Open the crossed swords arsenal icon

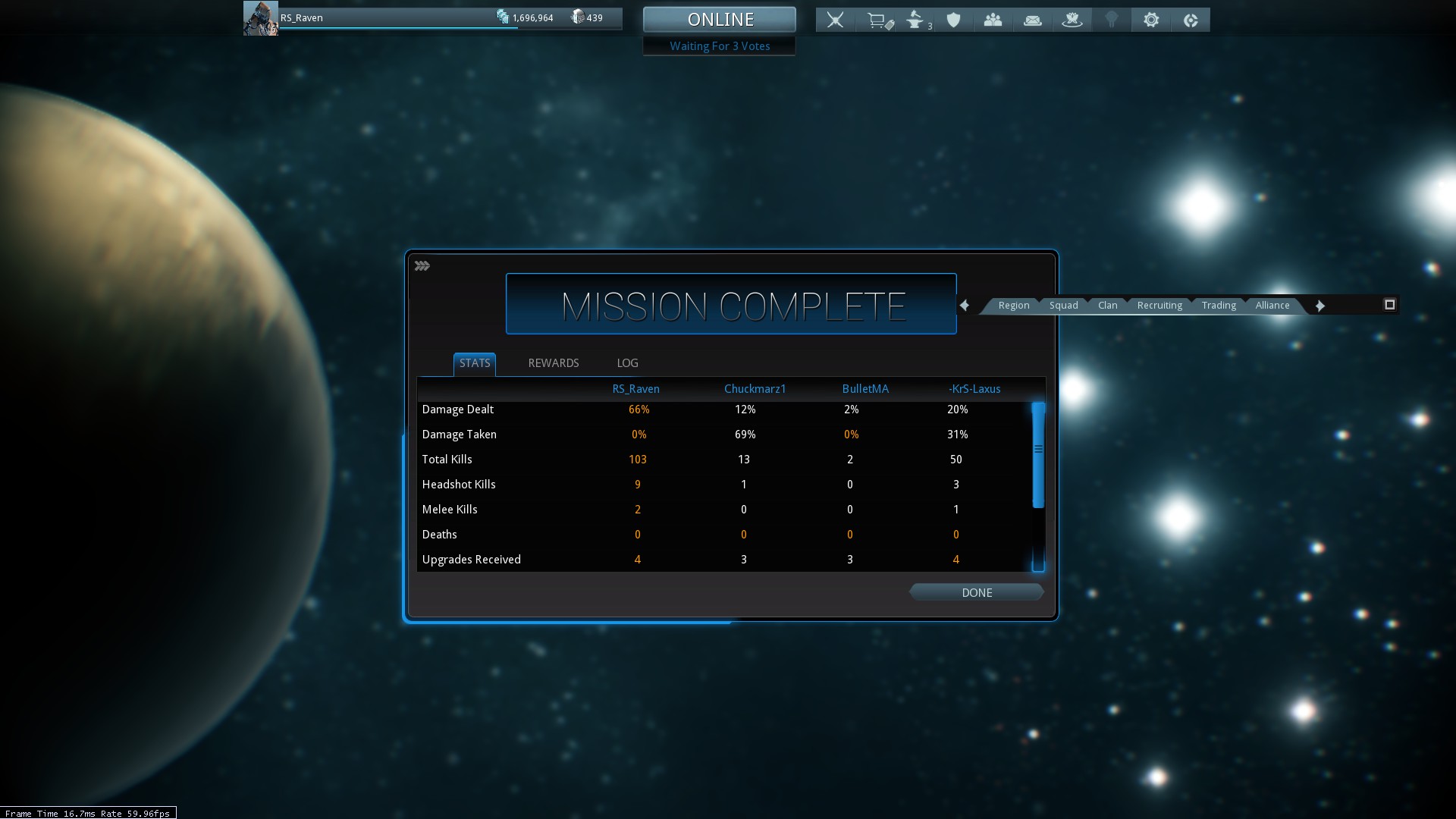pos(835,20)
